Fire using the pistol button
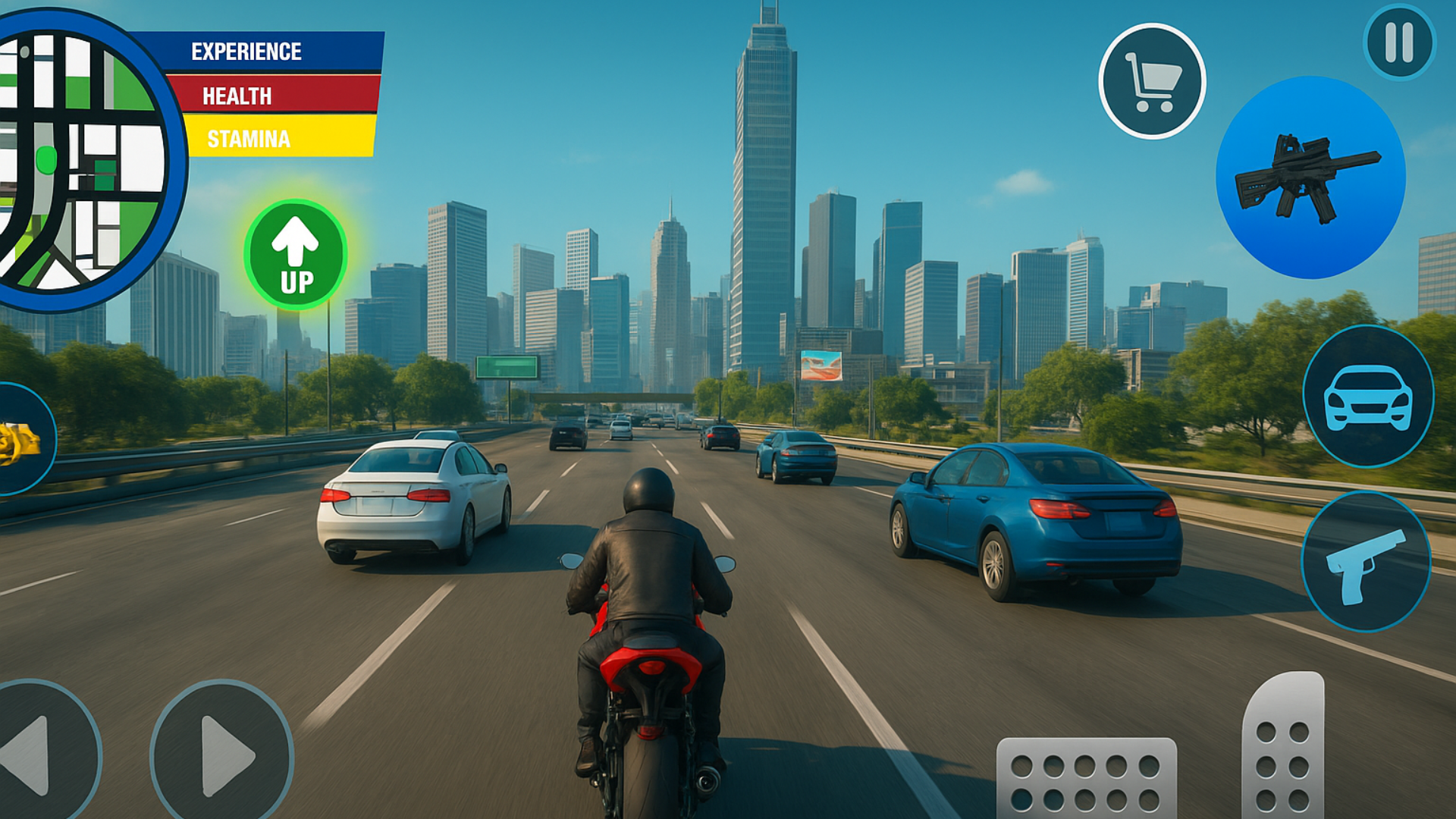 click(x=1366, y=562)
